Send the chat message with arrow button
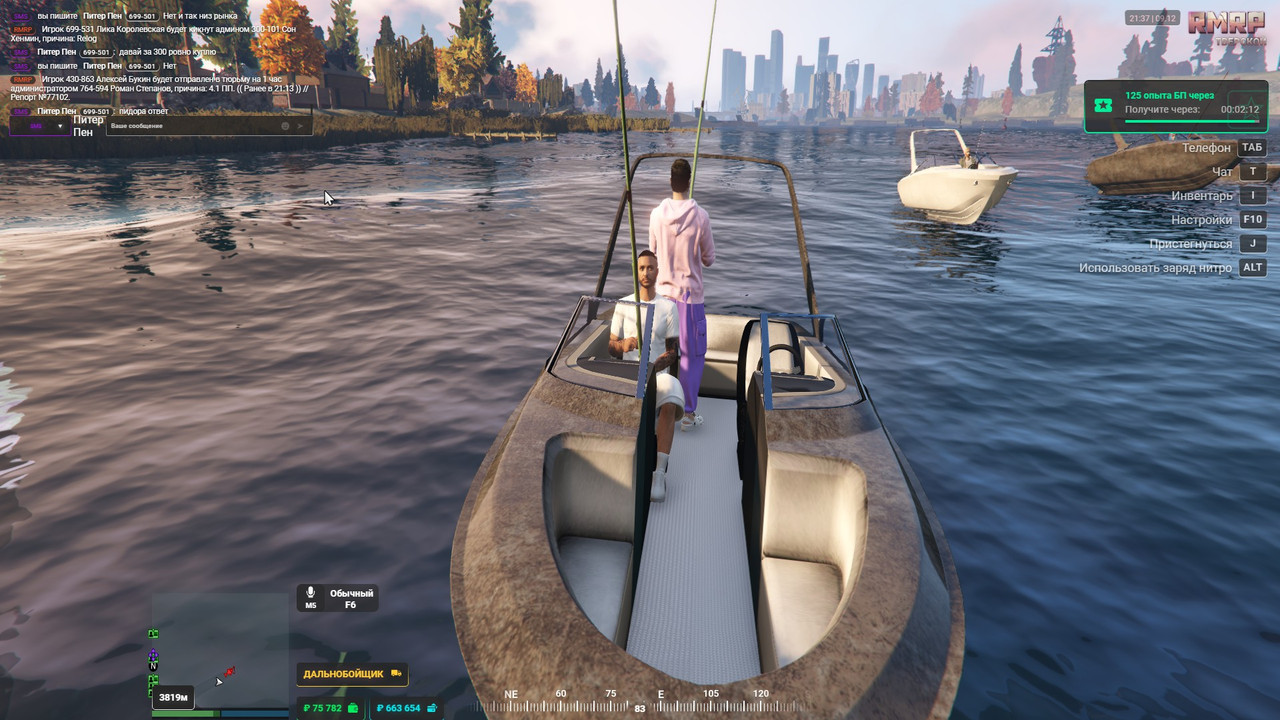This screenshot has height=720, width=1280. coord(300,126)
